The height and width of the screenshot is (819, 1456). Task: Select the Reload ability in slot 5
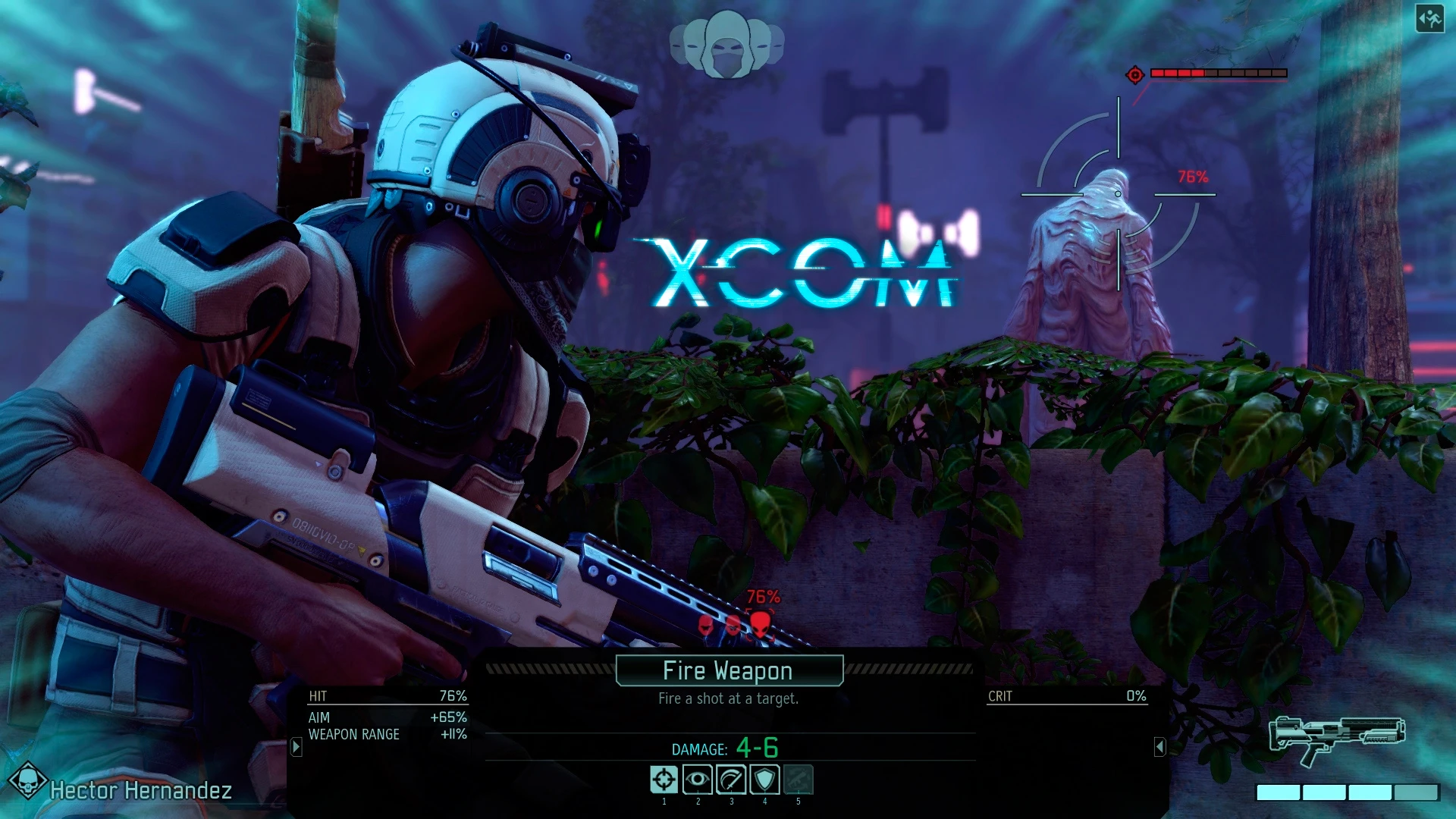coord(797,779)
